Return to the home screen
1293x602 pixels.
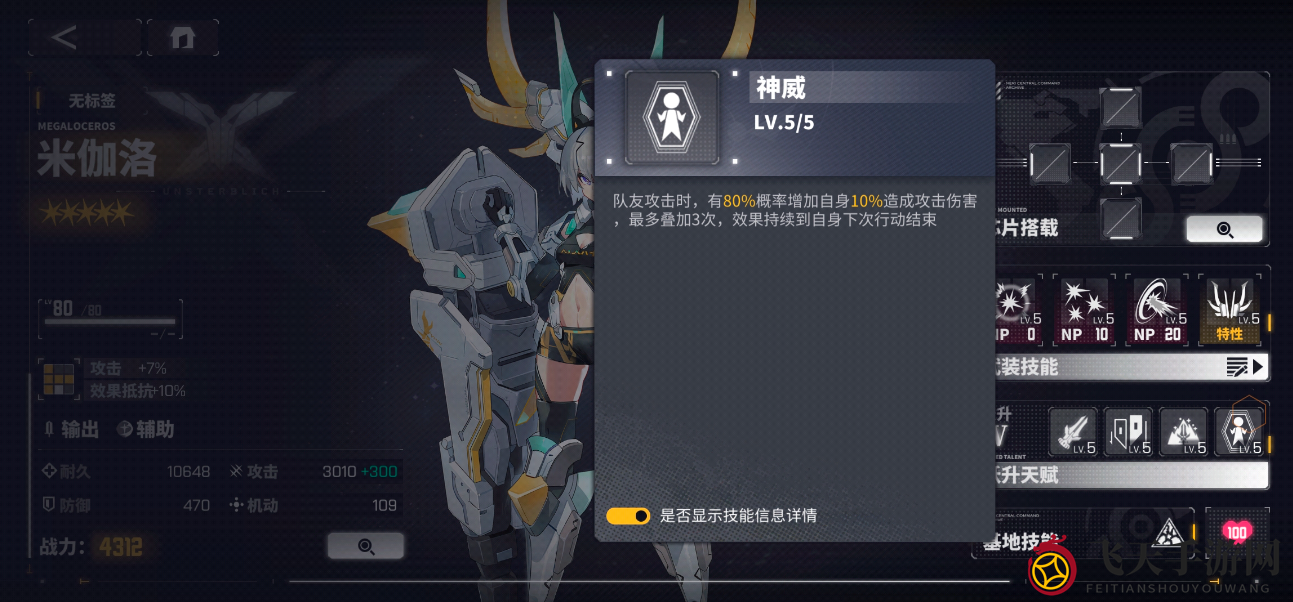coord(182,38)
